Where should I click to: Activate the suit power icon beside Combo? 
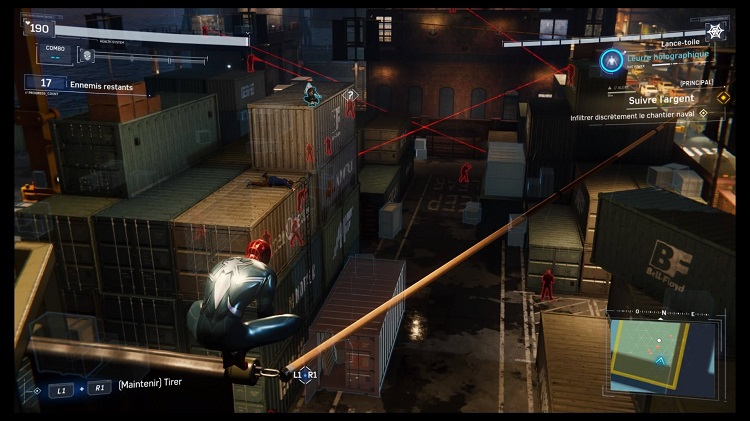tap(87, 56)
